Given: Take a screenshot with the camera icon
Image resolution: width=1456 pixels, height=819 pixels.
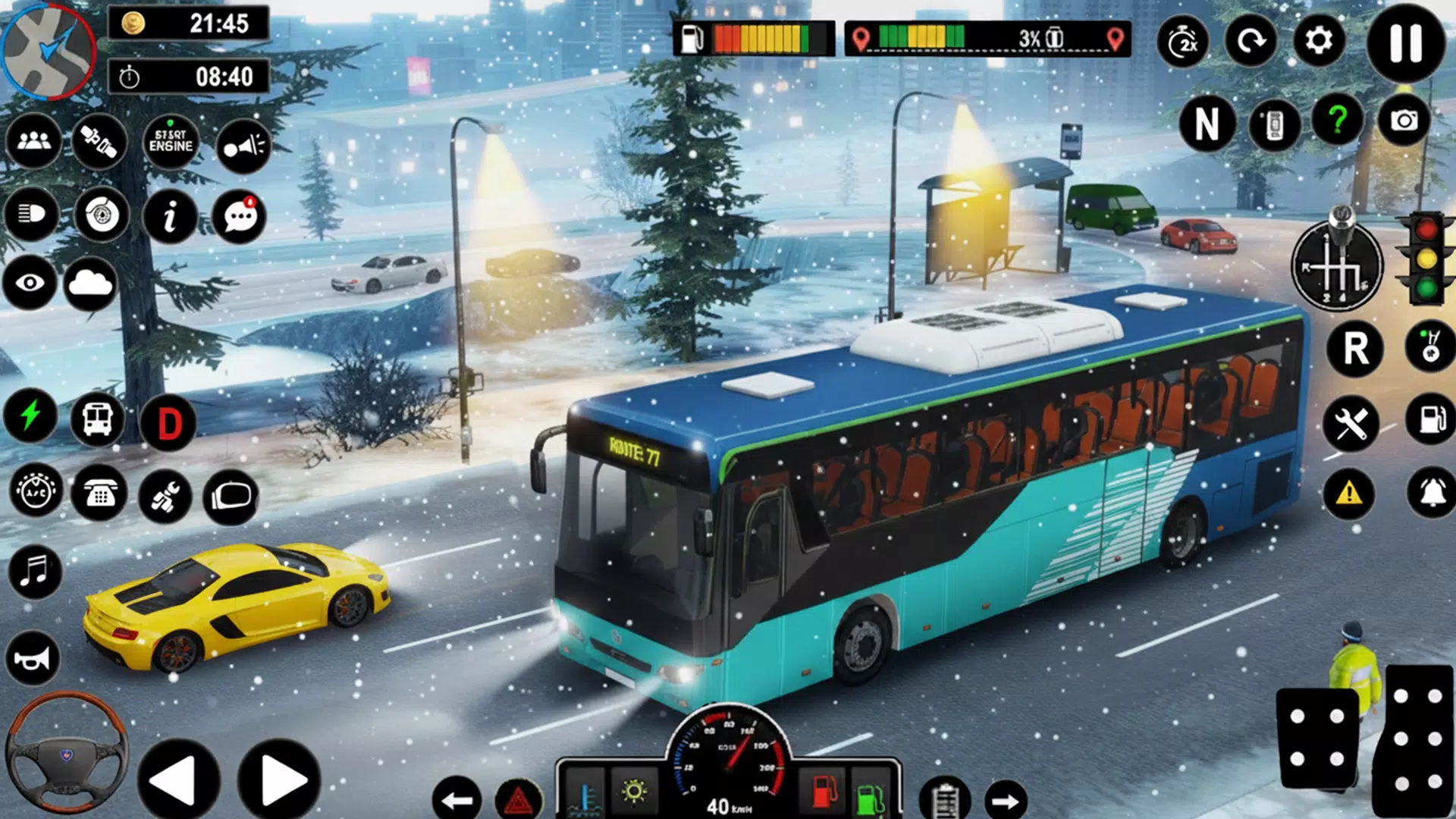Looking at the screenshot, I should click(1404, 121).
